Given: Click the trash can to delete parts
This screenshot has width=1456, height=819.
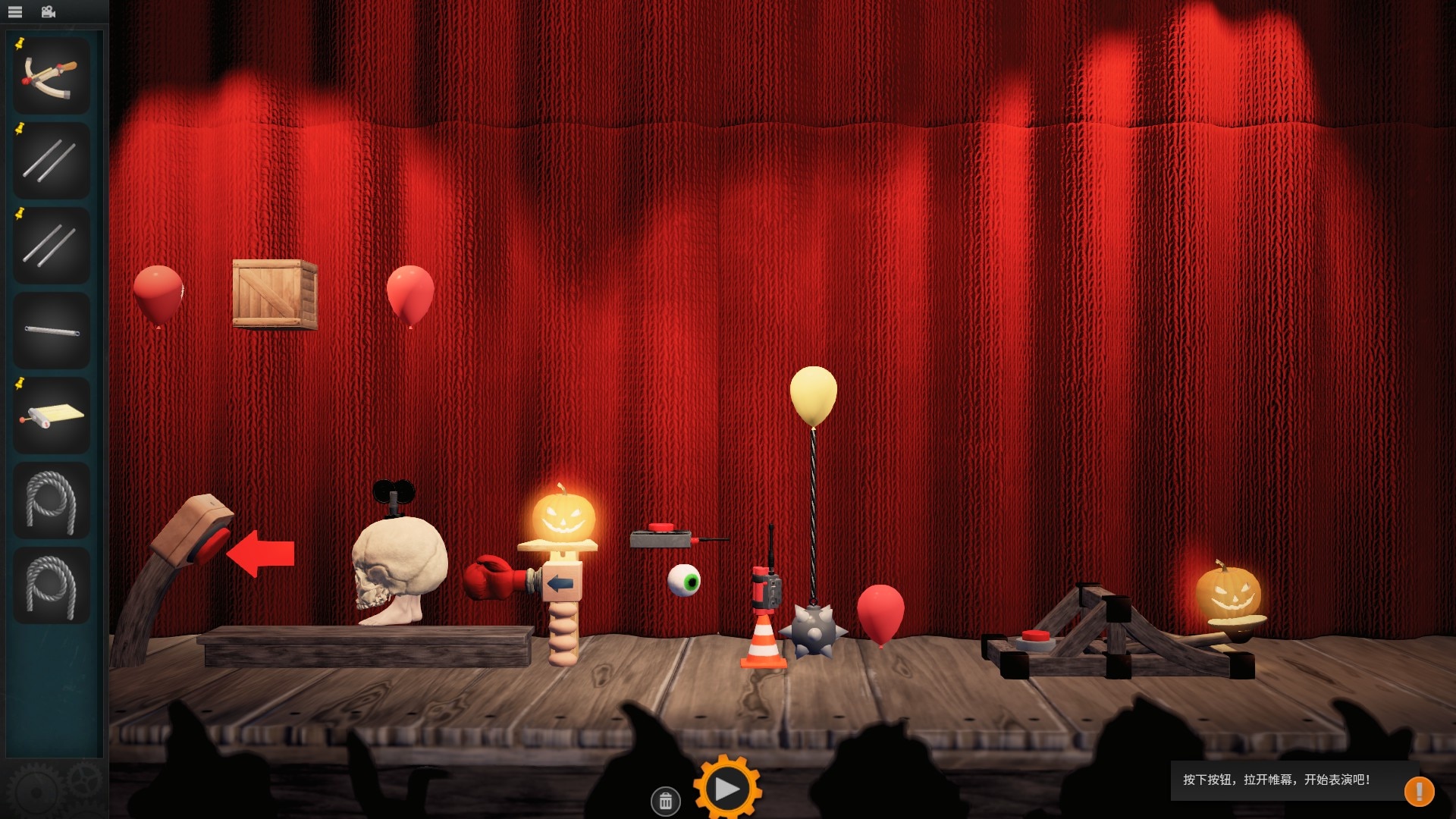Looking at the screenshot, I should [666, 800].
